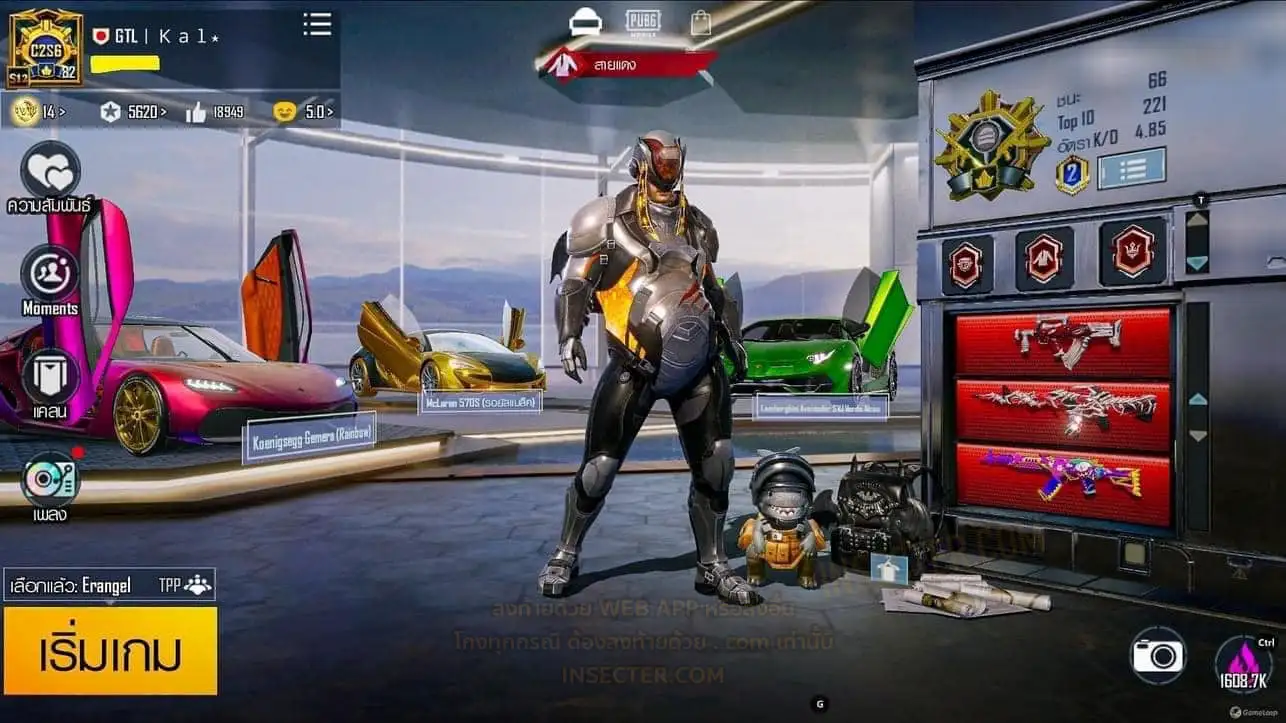Select the helmet tab at top center
Screen dimensions: 1286x723
pyautogui.click(x=585, y=21)
